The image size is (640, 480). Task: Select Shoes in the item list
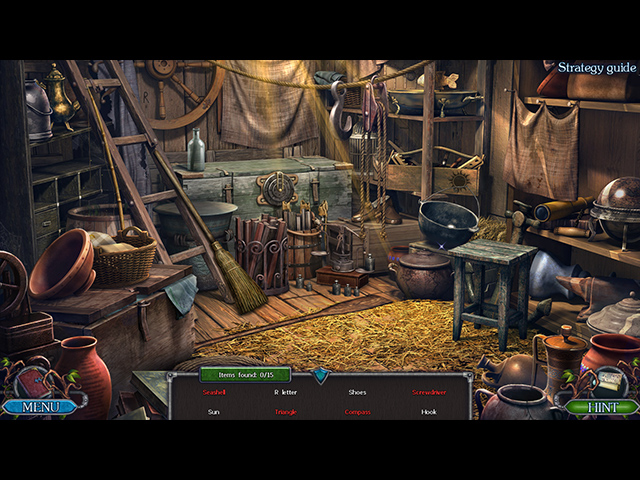(x=357, y=392)
